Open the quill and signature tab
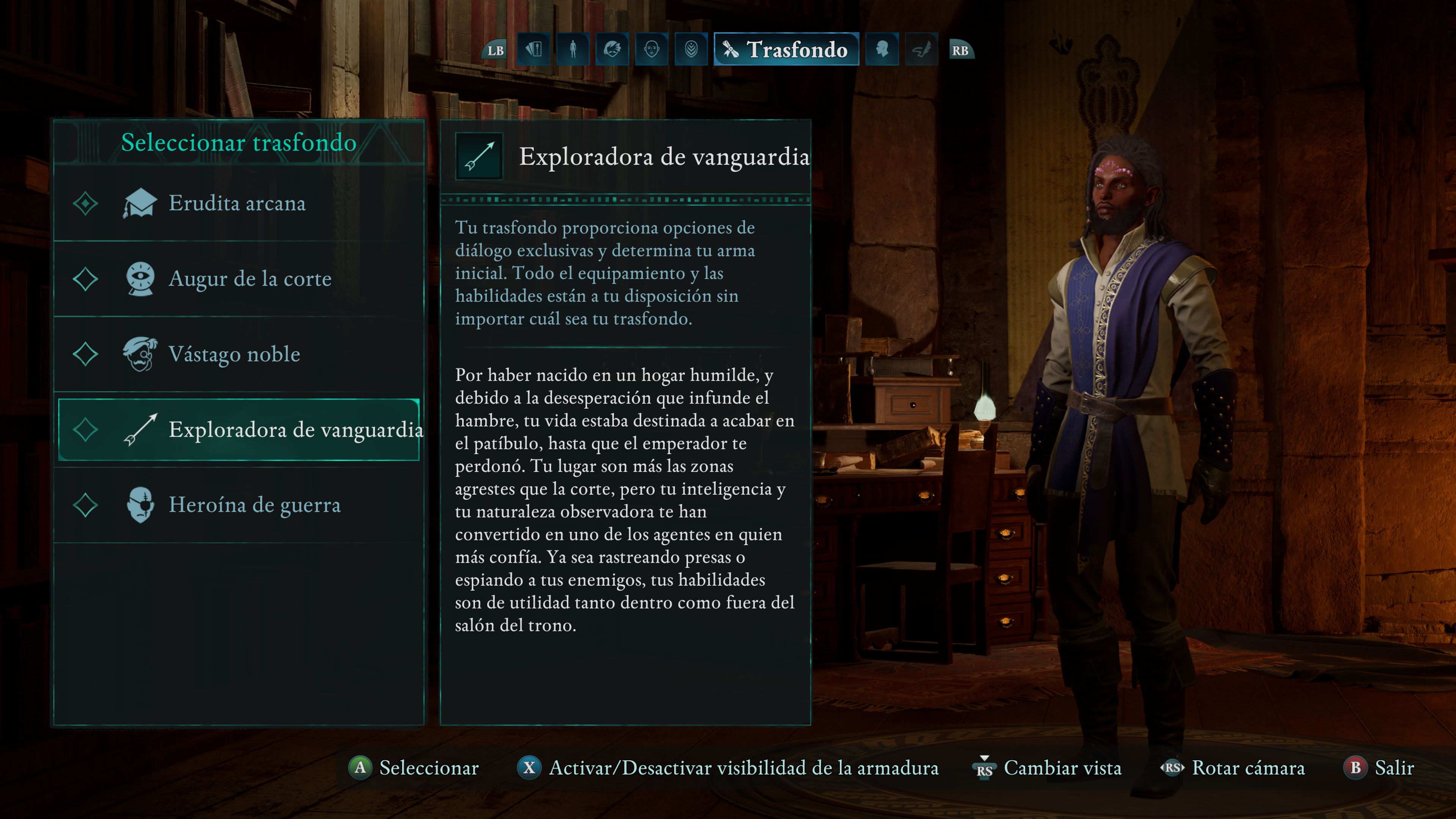1456x819 pixels. 921,50
